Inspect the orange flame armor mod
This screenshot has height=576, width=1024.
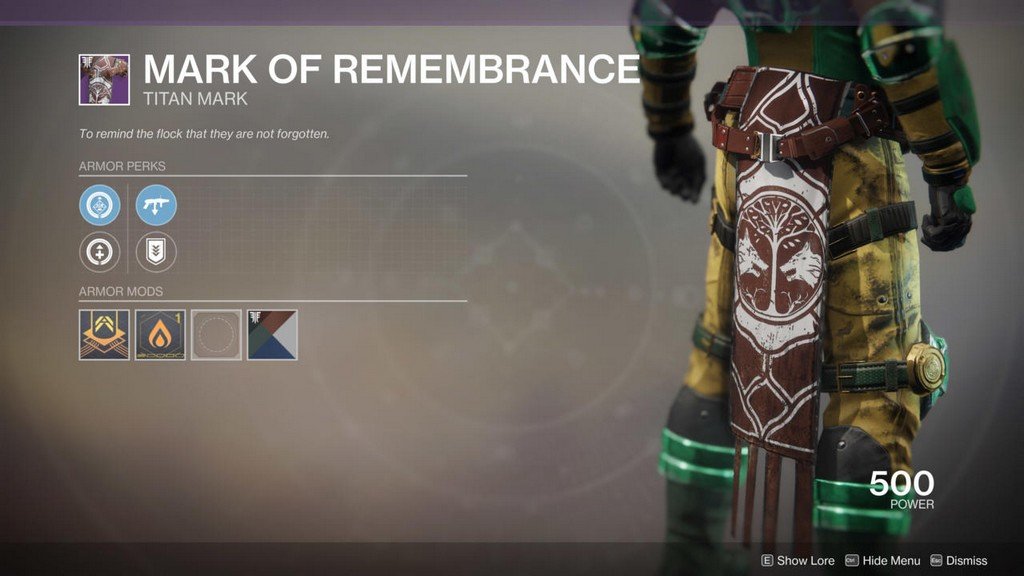[160, 335]
